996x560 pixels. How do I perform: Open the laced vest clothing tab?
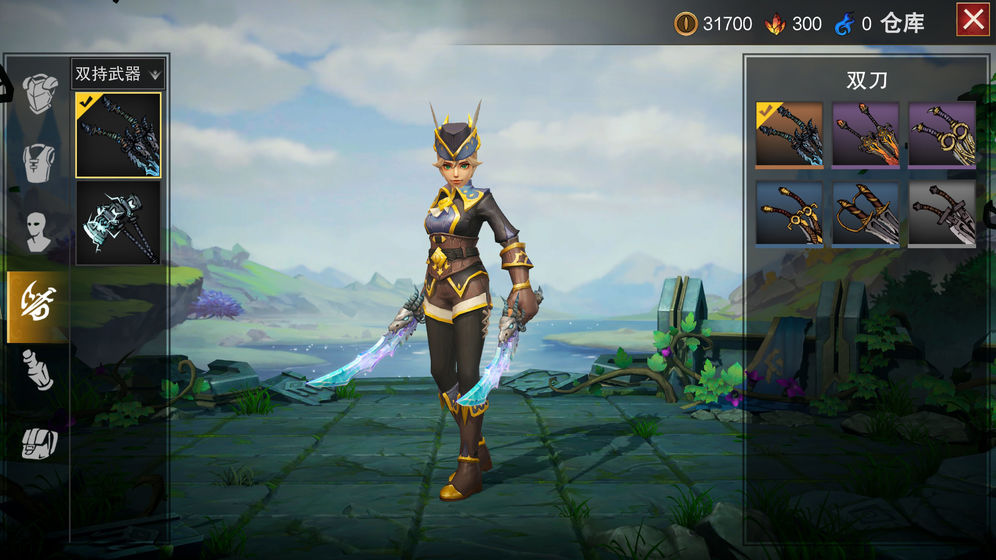40,163
